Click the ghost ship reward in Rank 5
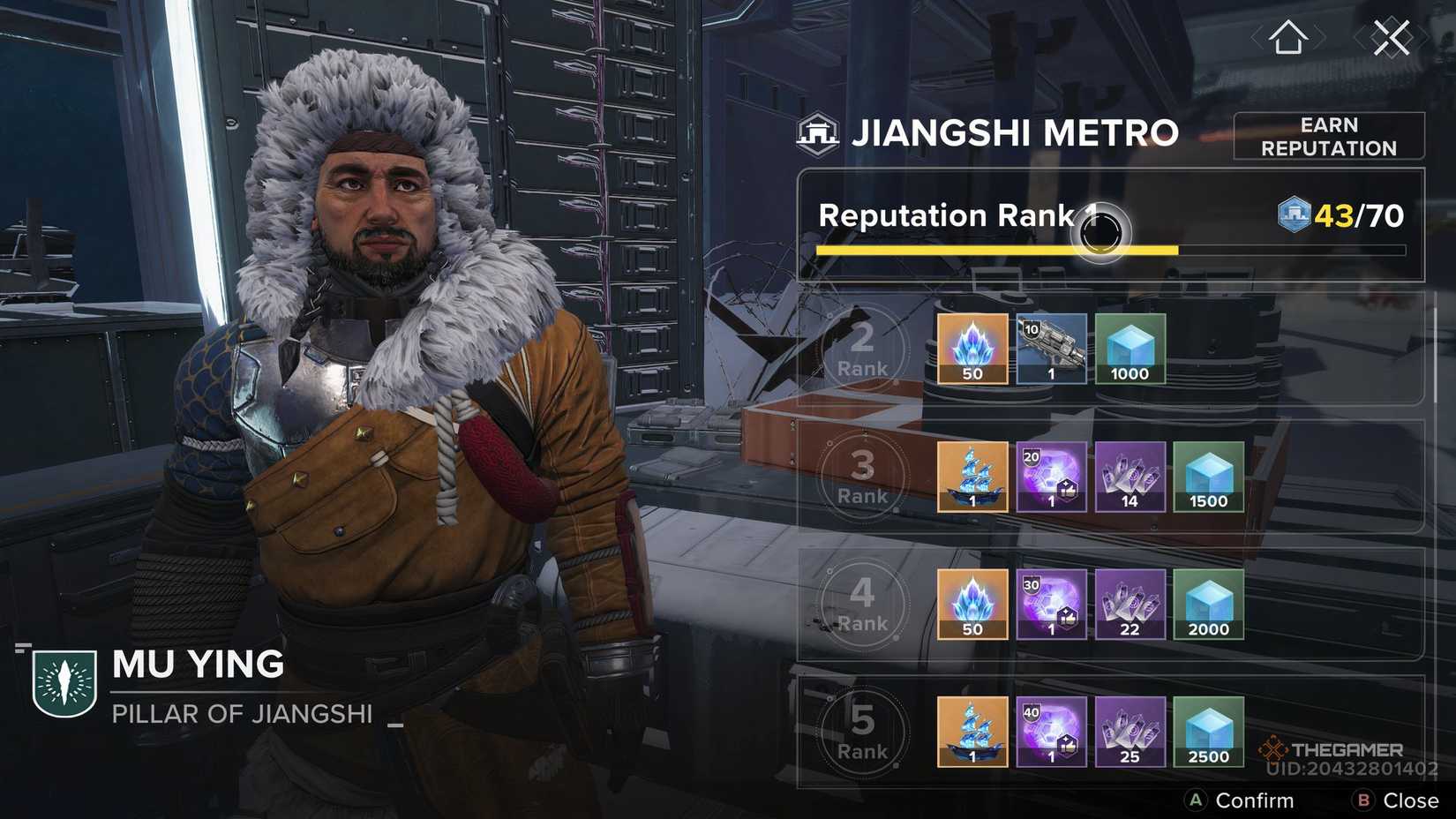Viewport: 1456px width, 819px height. [971, 732]
